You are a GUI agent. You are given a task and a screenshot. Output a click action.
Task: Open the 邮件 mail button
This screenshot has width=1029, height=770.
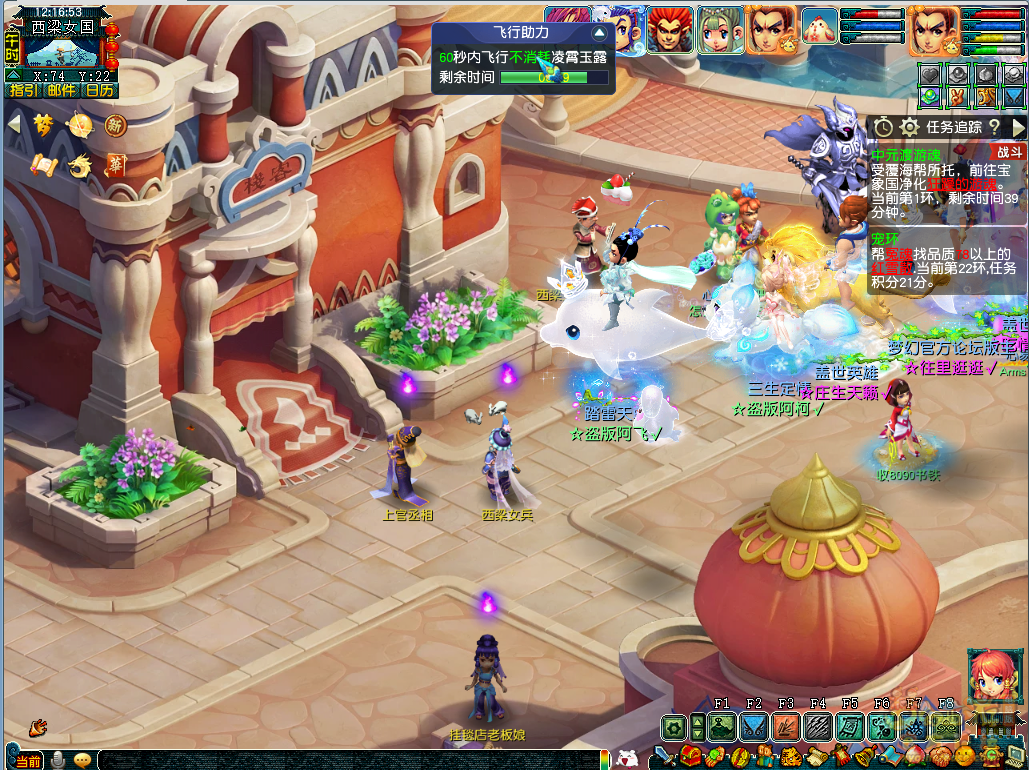(59, 90)
